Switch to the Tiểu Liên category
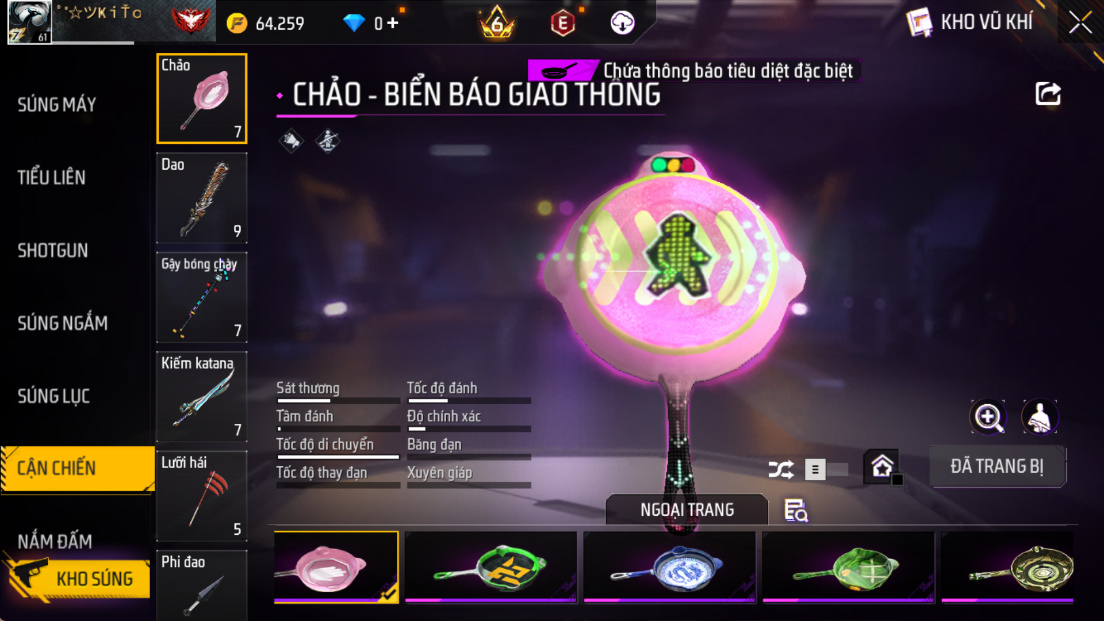Screen dimensions: 1104x621 (52, 178)
